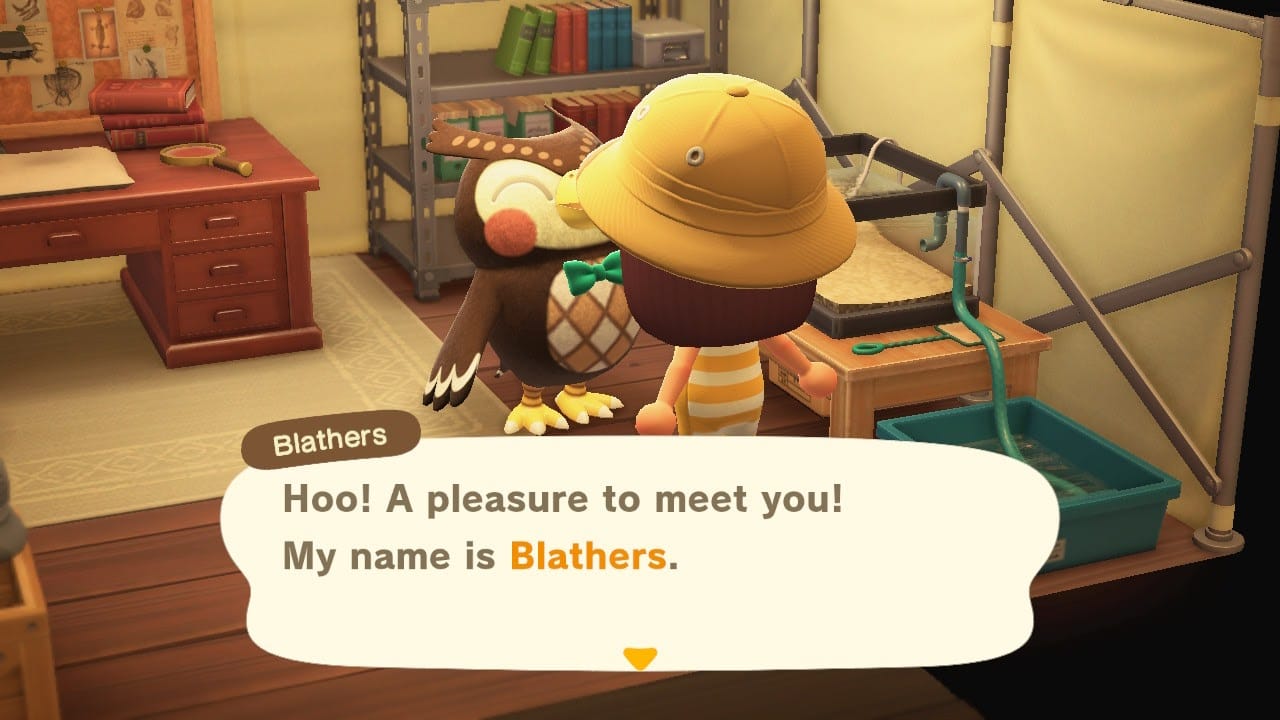The image size is (1280, 720).
Task: Select the Blathers name tag bubble
Action: click(330, 437)
